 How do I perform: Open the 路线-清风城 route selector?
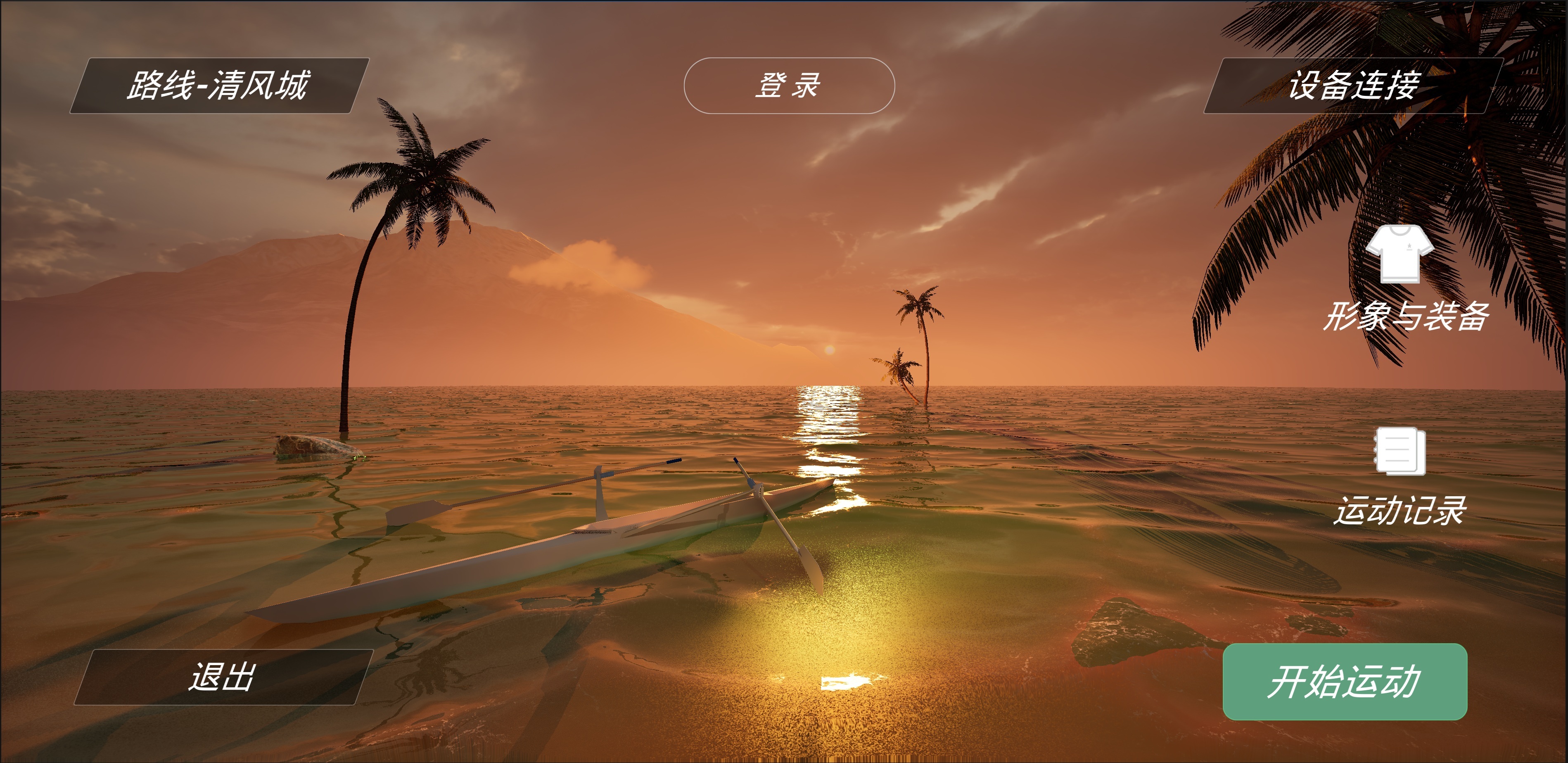point(219,86)
